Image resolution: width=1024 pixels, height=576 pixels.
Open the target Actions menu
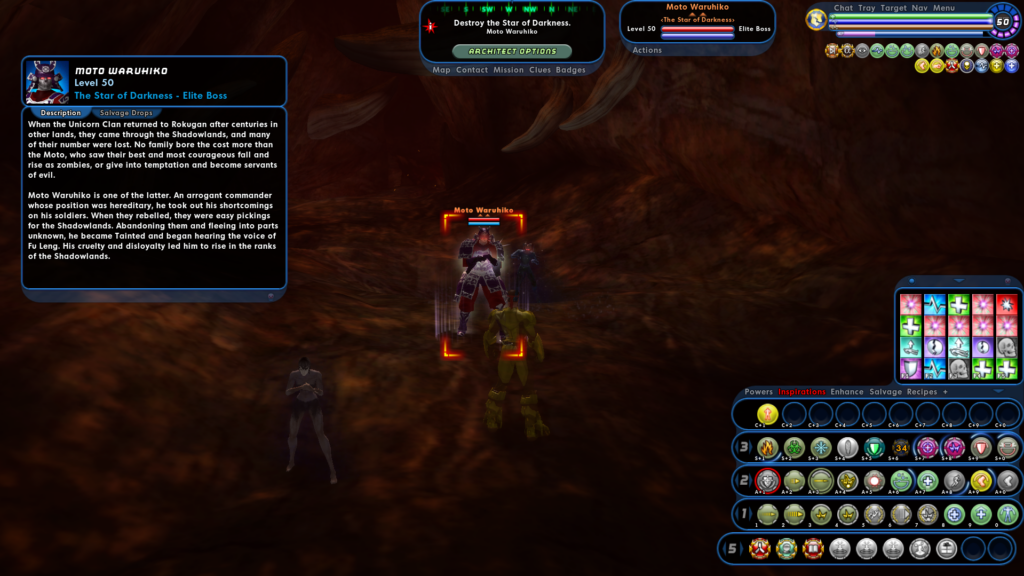pos(647,50)
